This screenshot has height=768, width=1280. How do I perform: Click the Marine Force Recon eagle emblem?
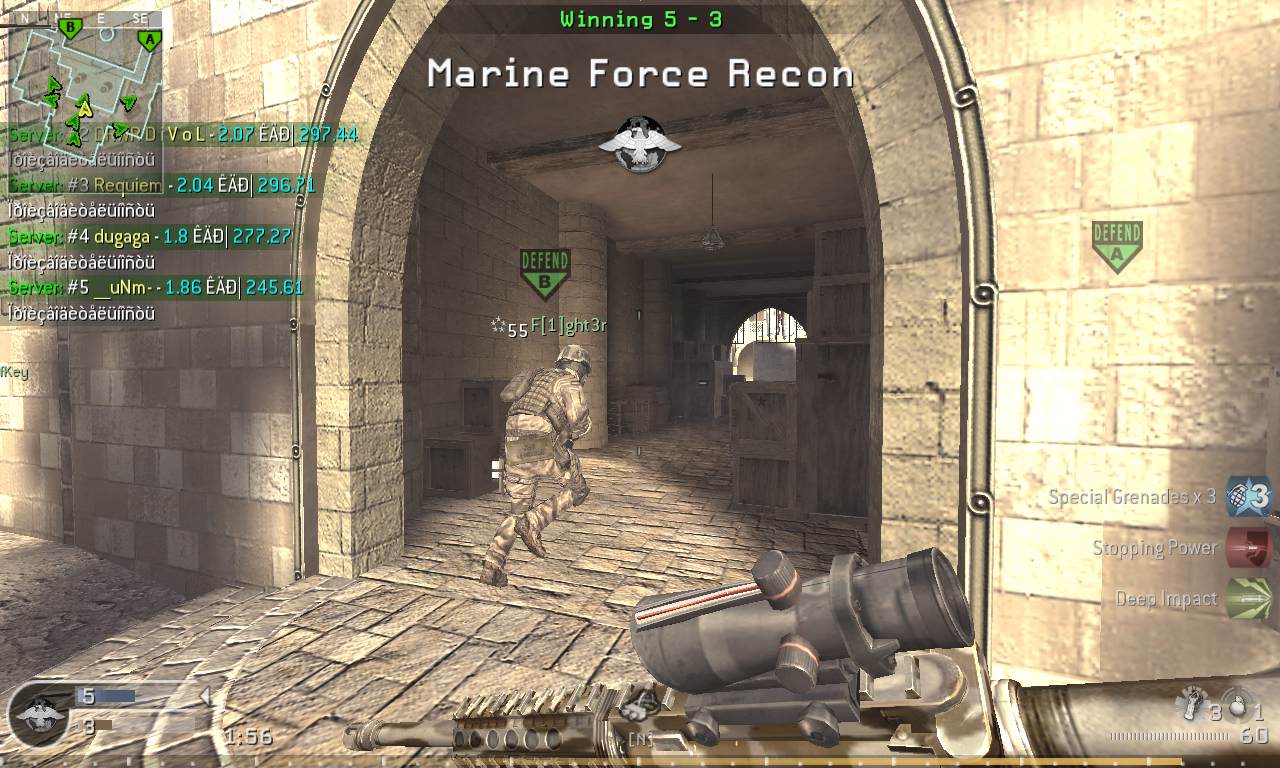pos(640,143)
